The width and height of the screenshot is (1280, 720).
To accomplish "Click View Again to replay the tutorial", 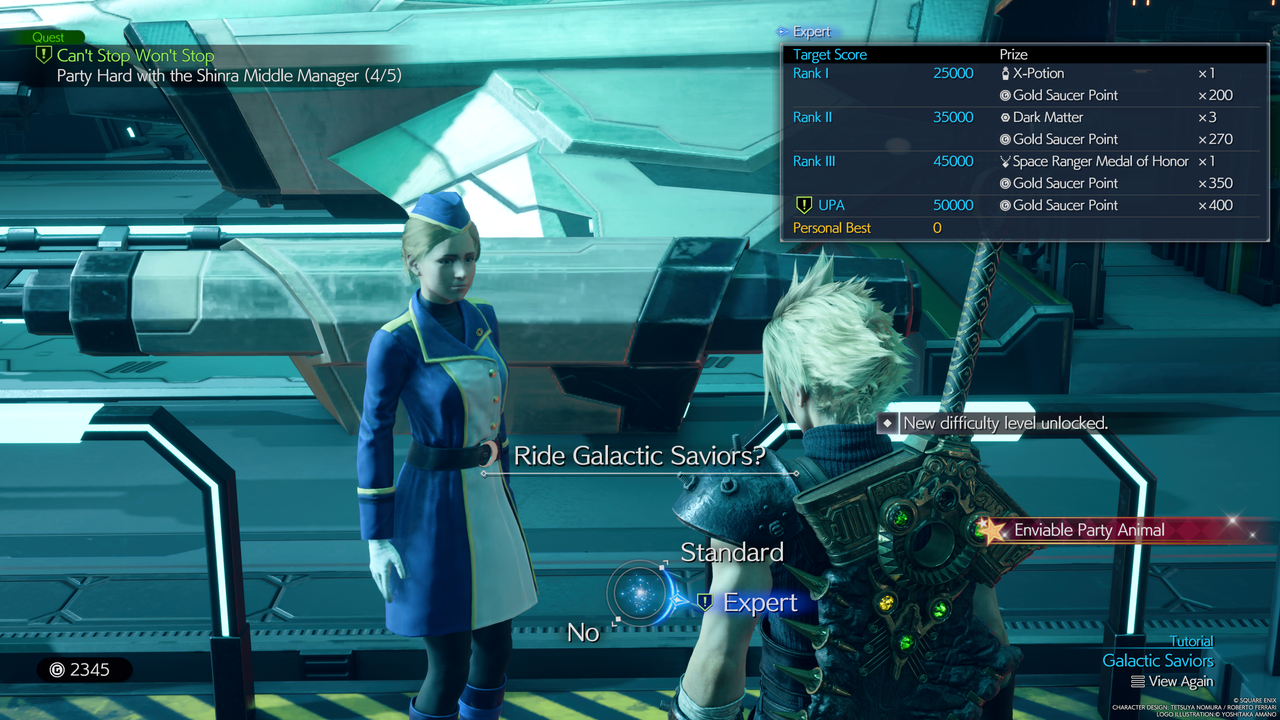I will click(x=1172, y=681).
